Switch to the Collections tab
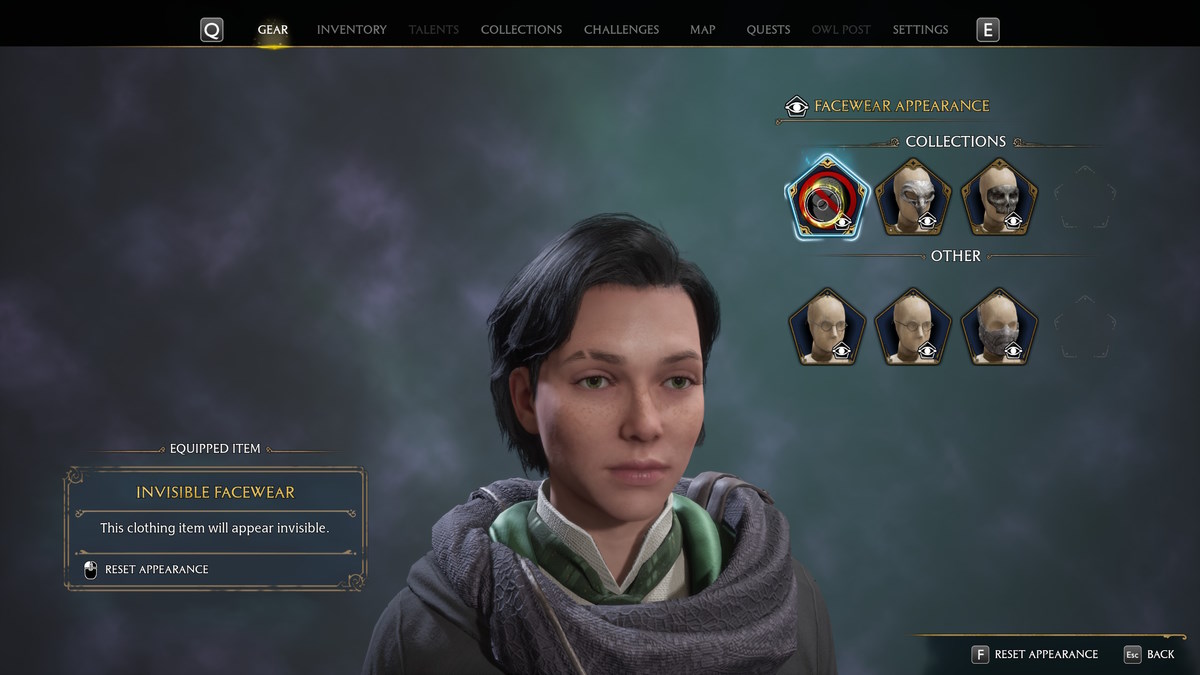The height and width of the screenshot is (675, 1200). click(x=521, y=30)
